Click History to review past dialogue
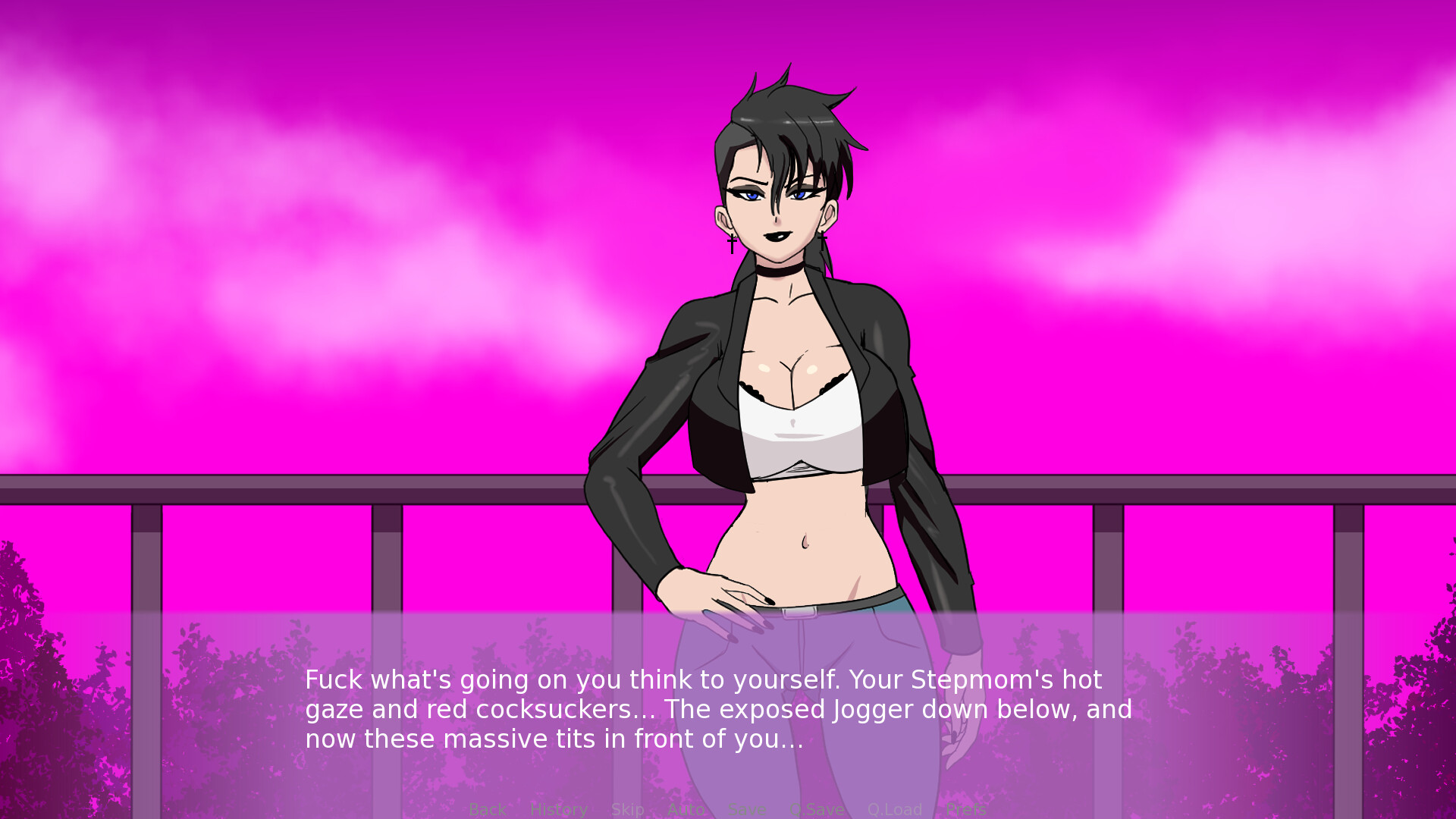 click(558, 809)
